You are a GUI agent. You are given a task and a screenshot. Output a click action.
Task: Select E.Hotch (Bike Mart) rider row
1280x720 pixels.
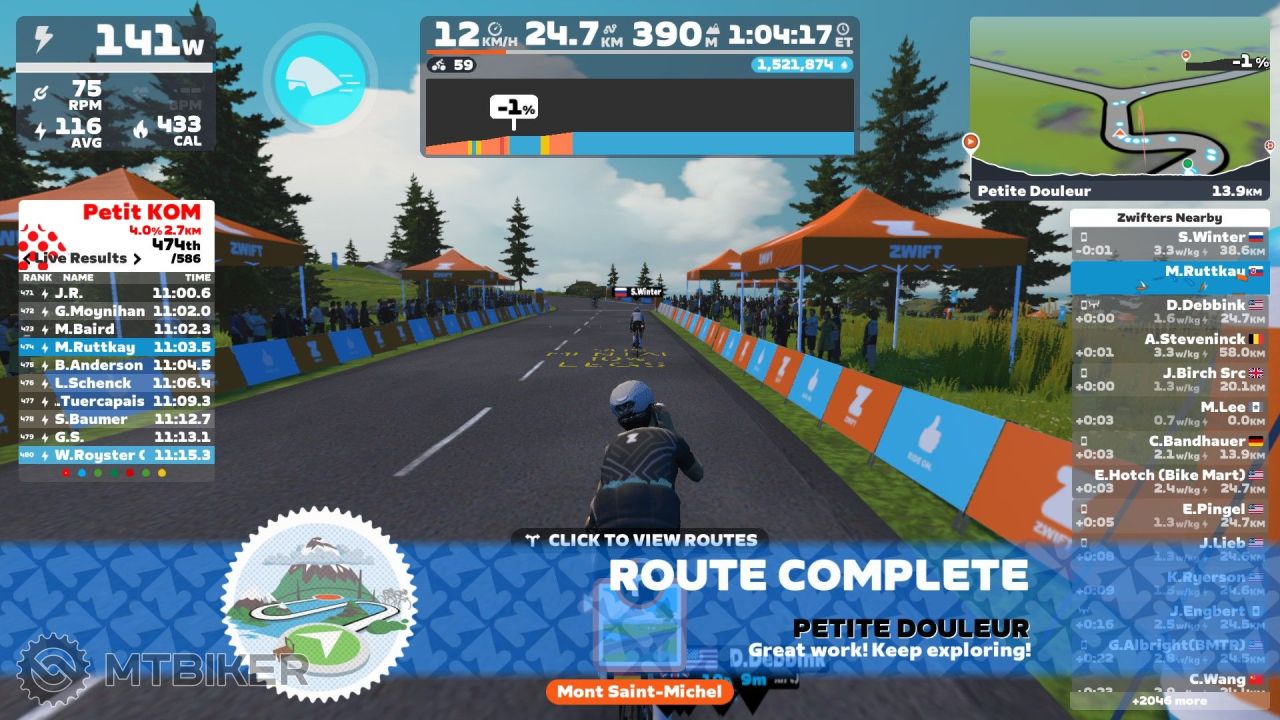coord(1169,481)
